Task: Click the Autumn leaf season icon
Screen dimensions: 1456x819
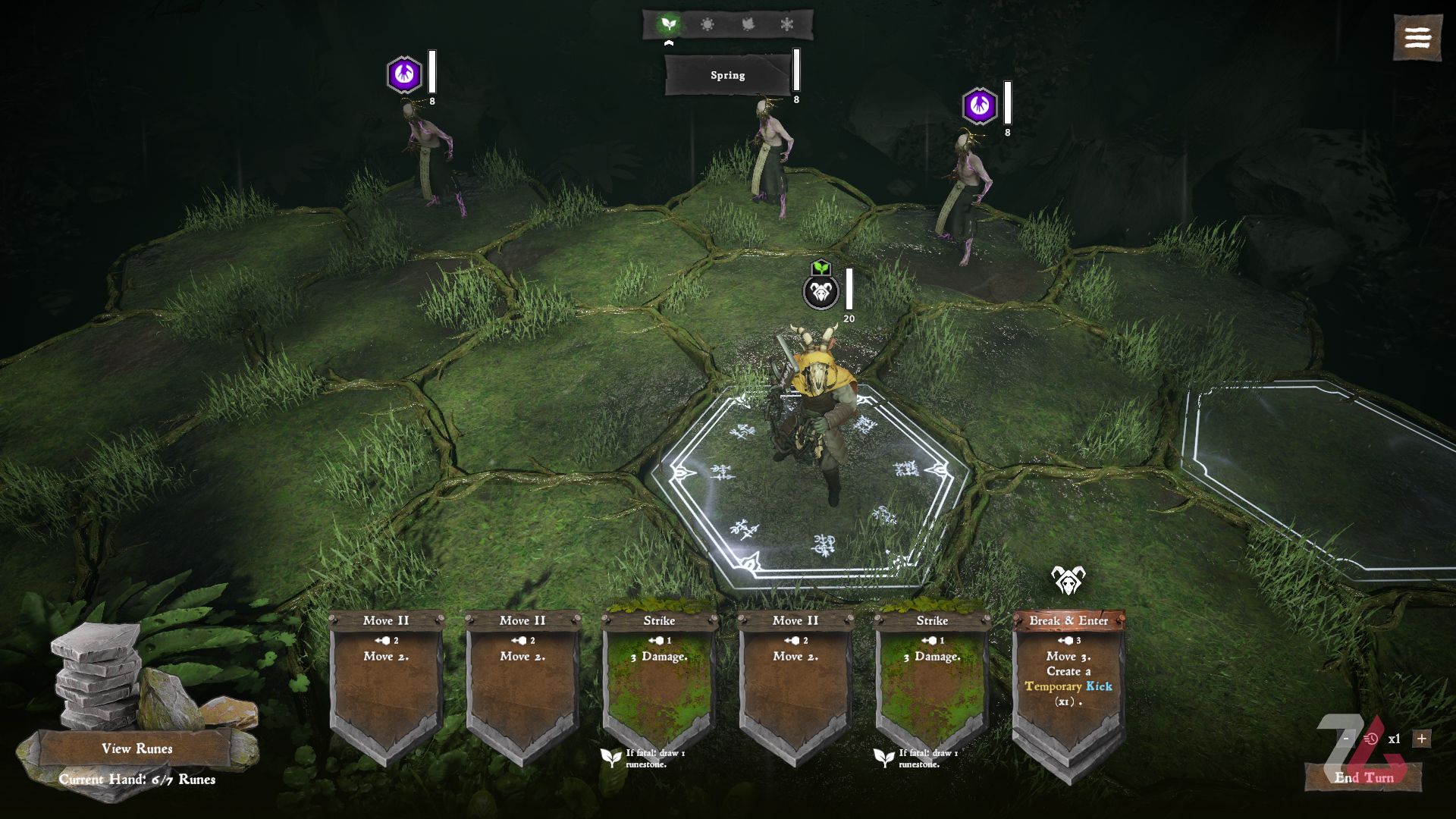Action: pyautogui.click(x=748, y=25)
